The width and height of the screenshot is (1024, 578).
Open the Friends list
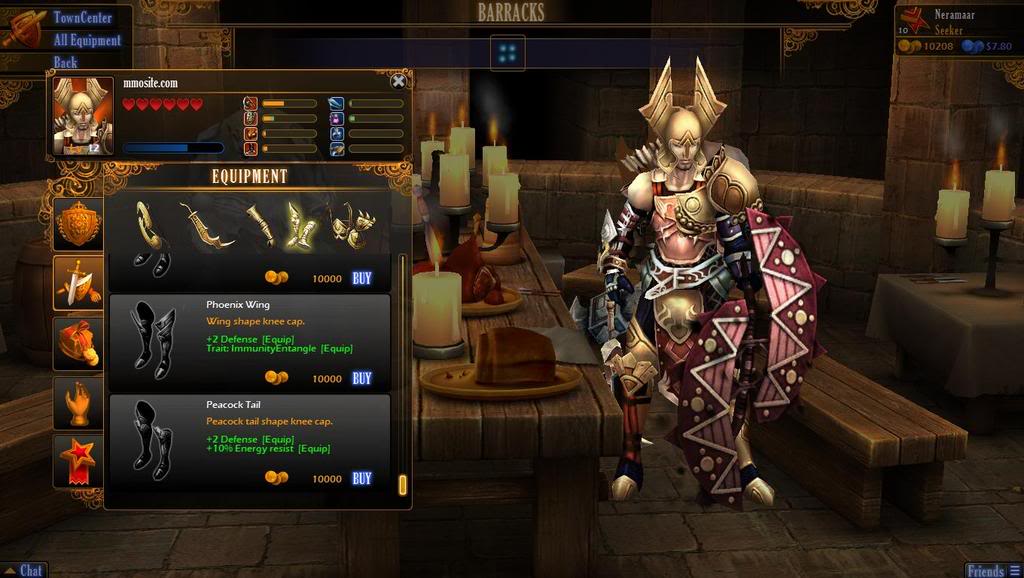coord(991,570)
